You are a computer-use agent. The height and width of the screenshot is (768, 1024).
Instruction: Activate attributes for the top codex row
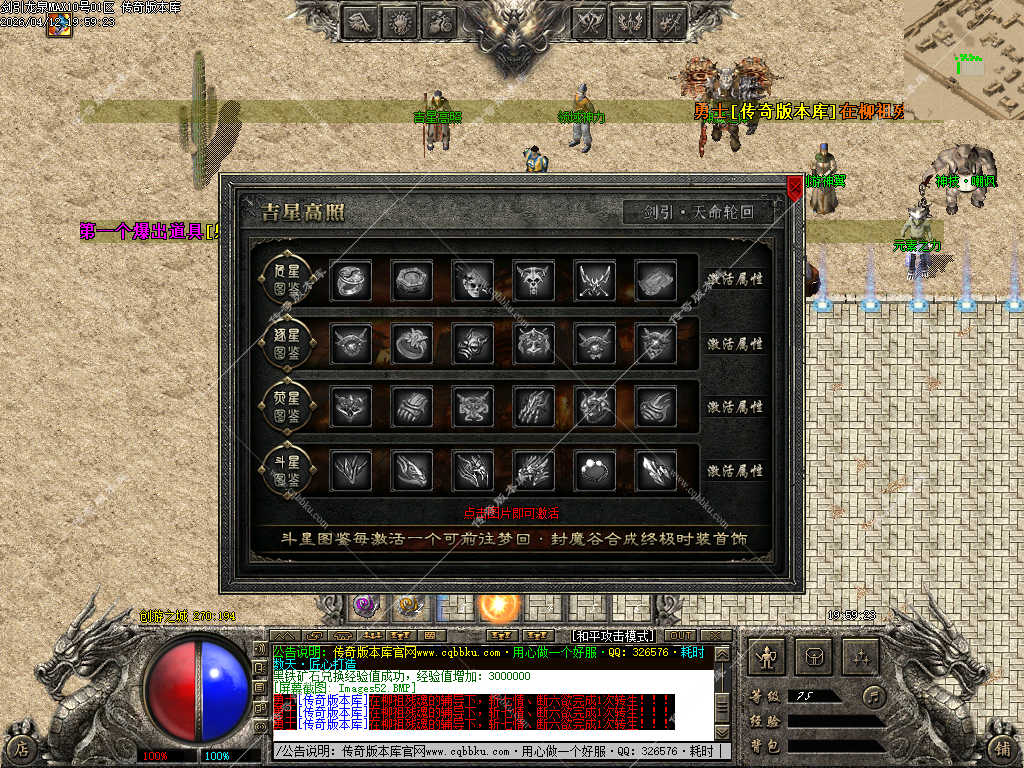[735, 279]
